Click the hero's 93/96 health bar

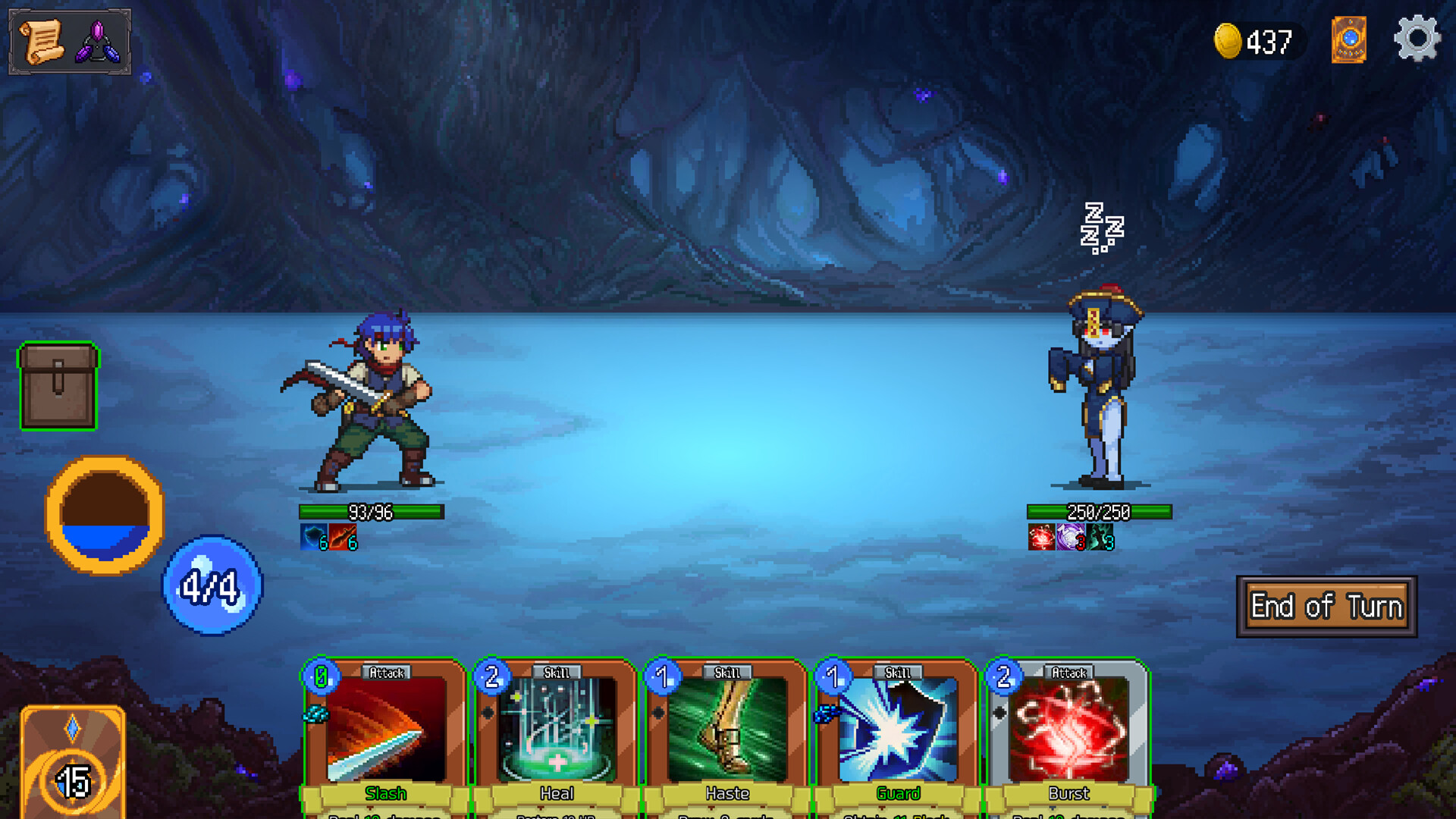click(x=369, y=512)
